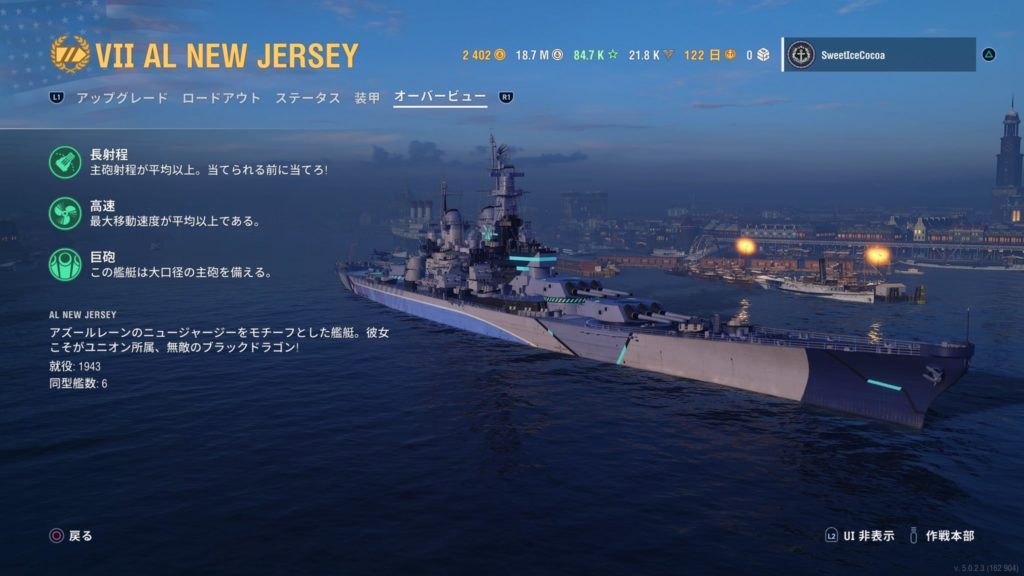
Task: Open the SweetIceCocoa player profile
Action: pos(878,55)
